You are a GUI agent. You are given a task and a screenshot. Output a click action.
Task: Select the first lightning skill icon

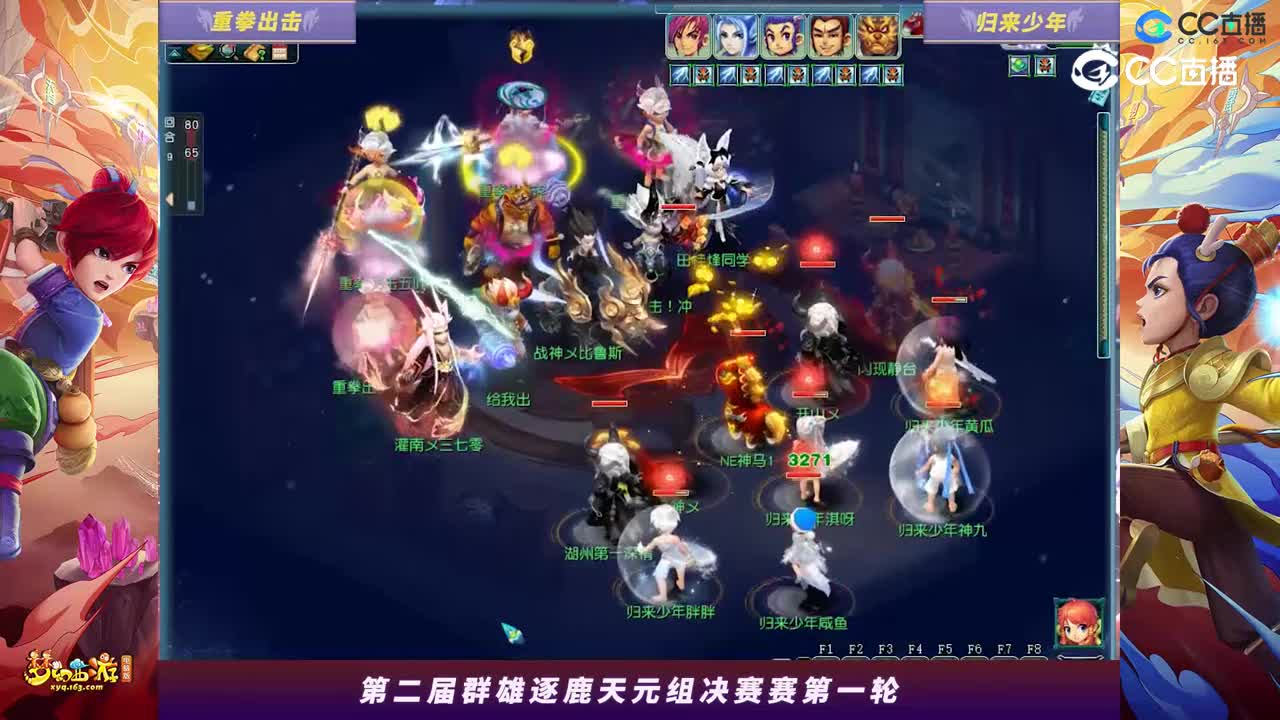pyautogui.click(x=680, y=73)
